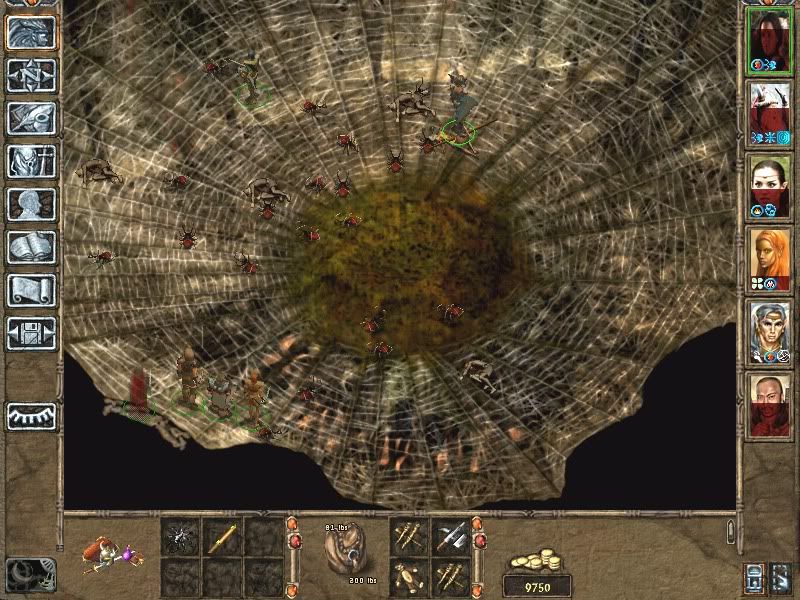Select the spider item in the quick slots
The height and width of the screenshot is (600, 800).
(181, 538)
